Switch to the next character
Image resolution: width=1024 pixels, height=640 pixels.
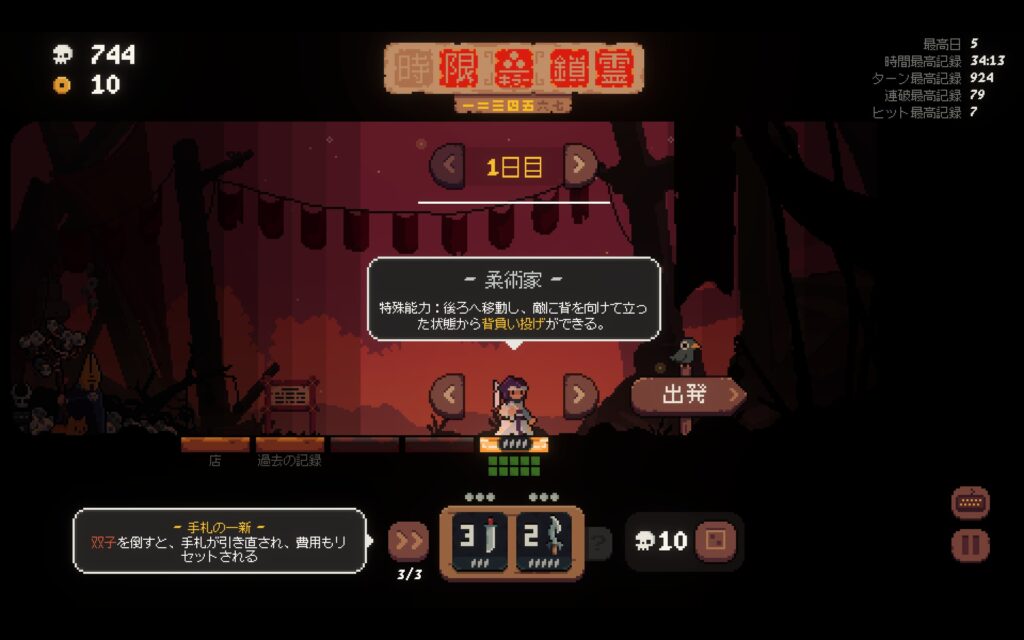click(x=580, y=394)
